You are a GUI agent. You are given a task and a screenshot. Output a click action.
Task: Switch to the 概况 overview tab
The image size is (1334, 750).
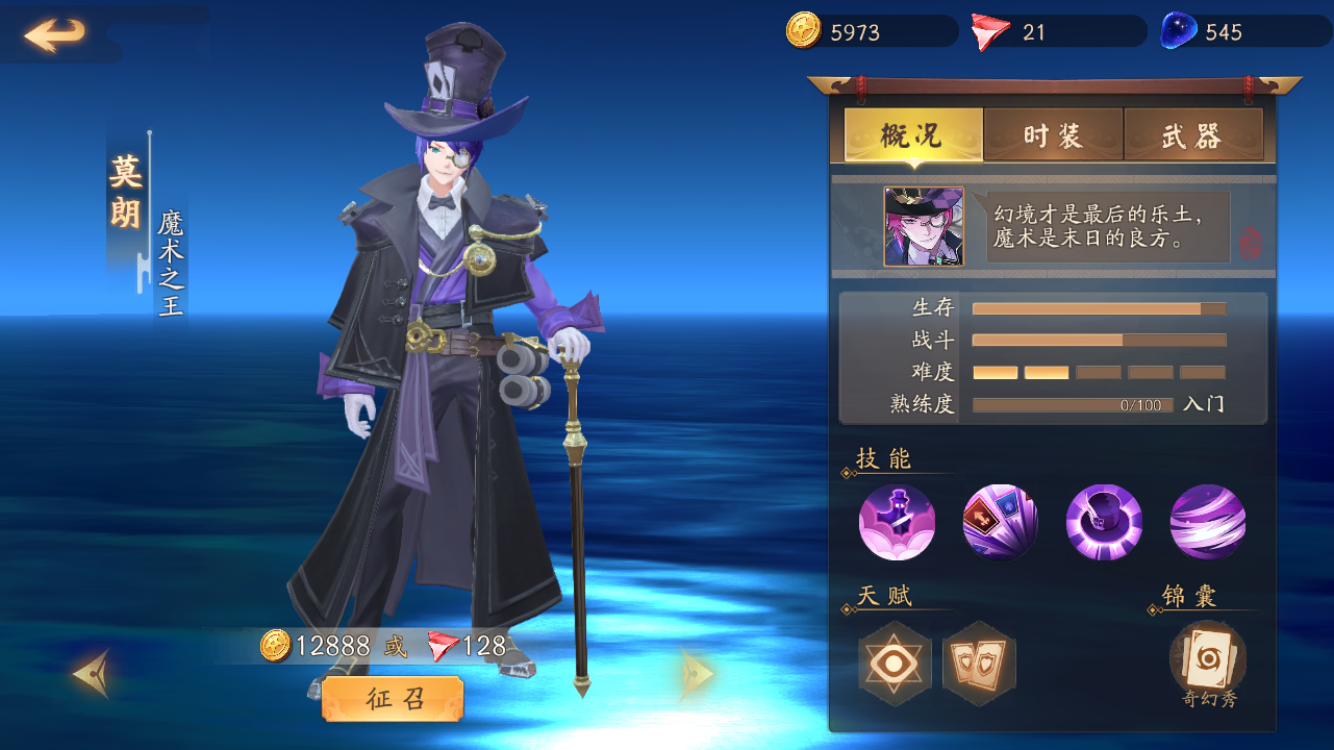coord(913,135)
